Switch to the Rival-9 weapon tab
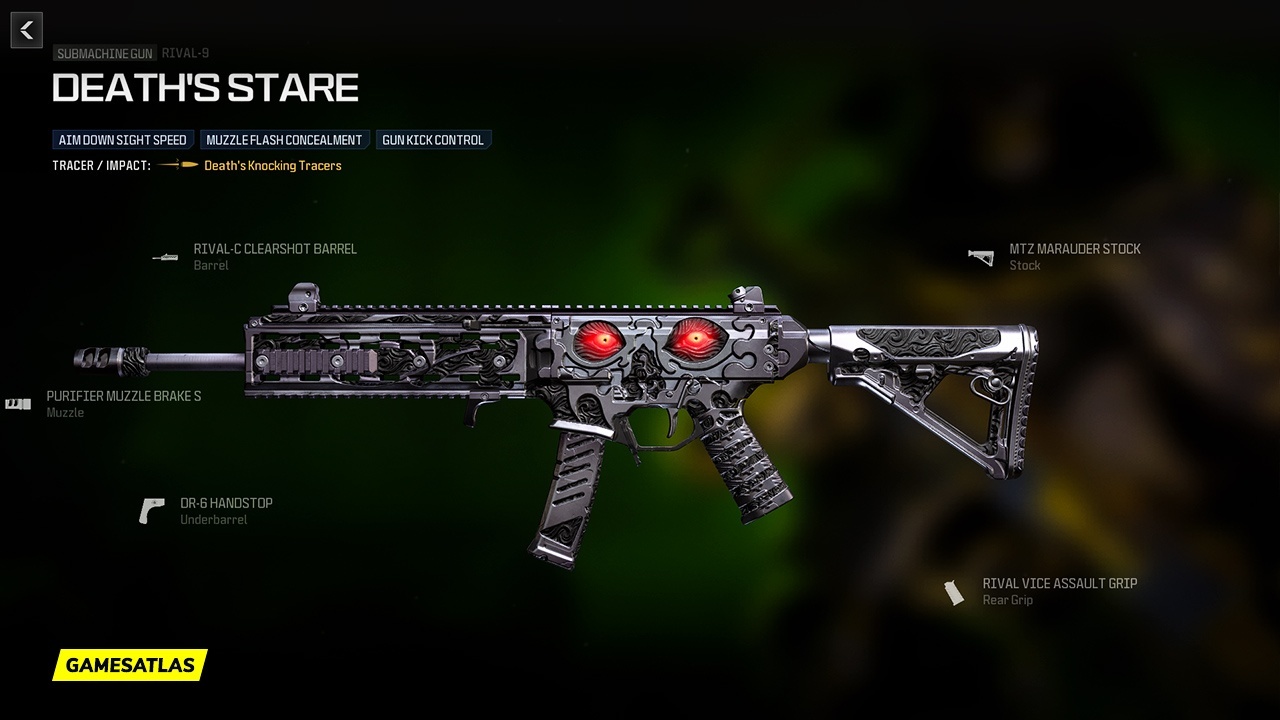Screen dimensions: 1280x720 pos(185,53)
